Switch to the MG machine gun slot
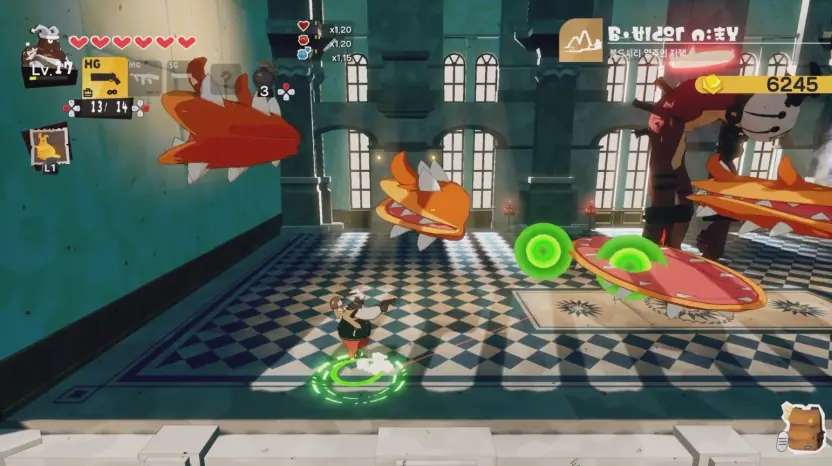 click(146, 77)
